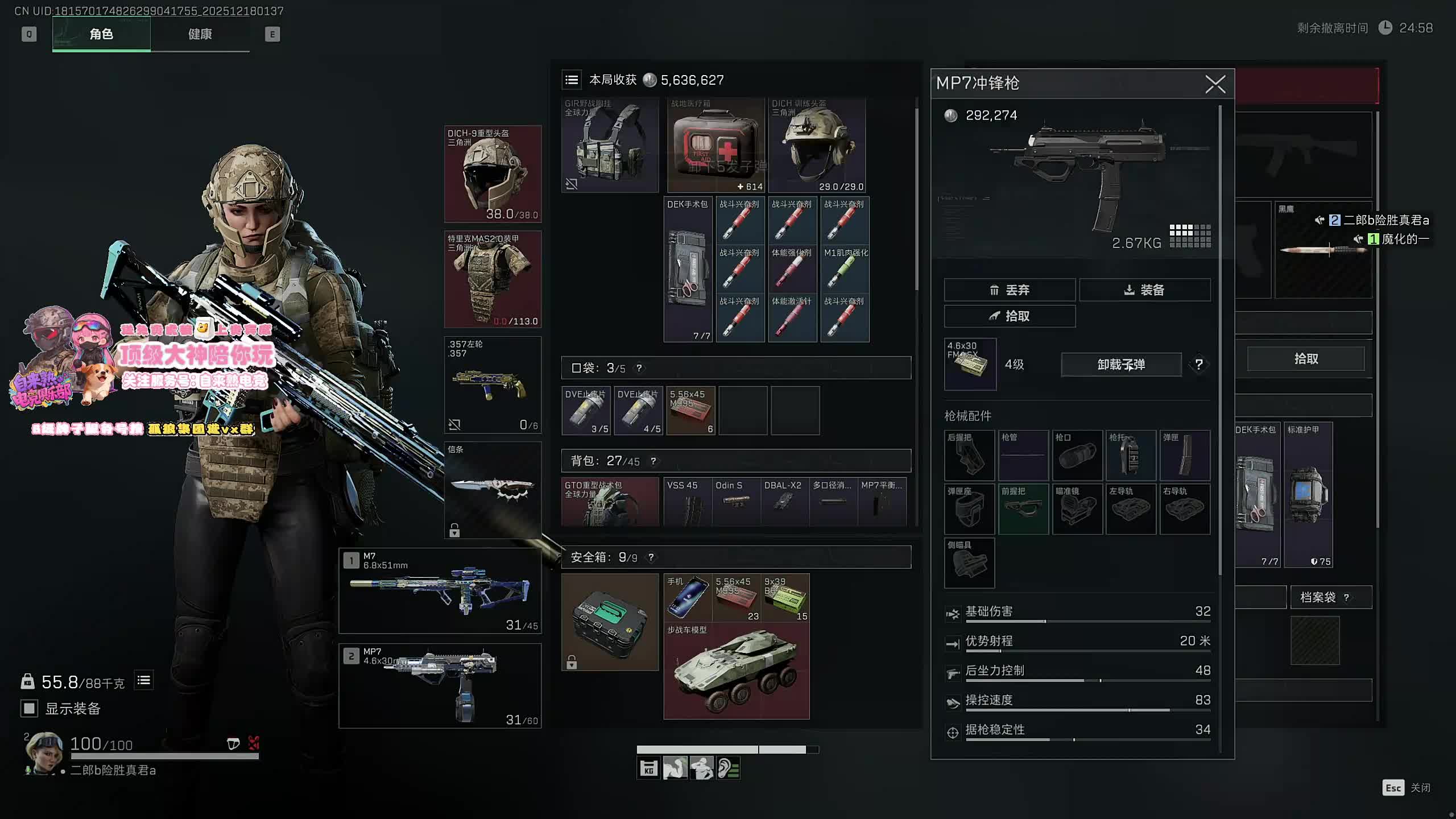Choose the .357左轮 revolver slot

[493, 385]
